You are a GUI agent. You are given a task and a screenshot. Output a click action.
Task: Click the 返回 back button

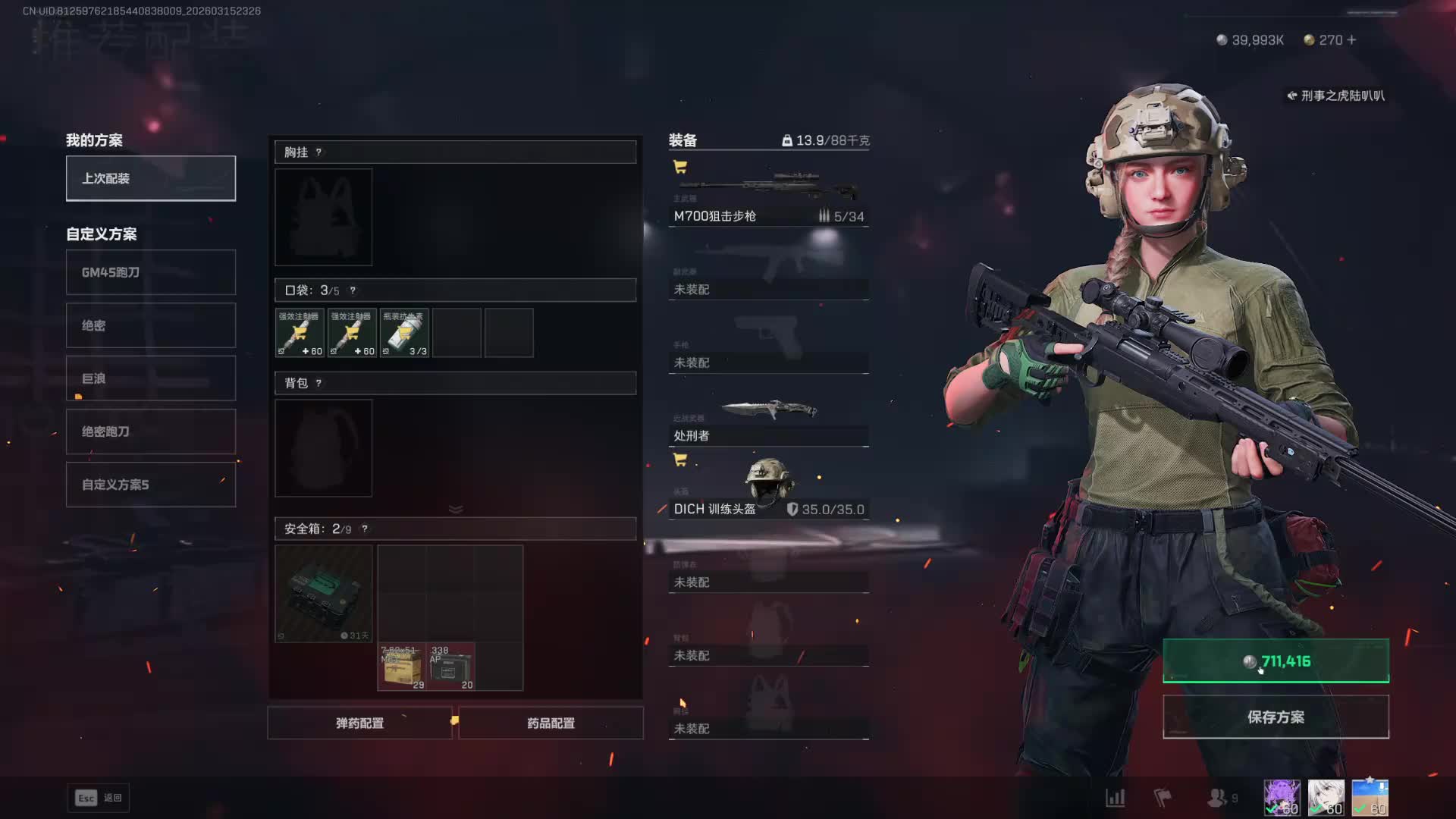[x=99, y=798]
